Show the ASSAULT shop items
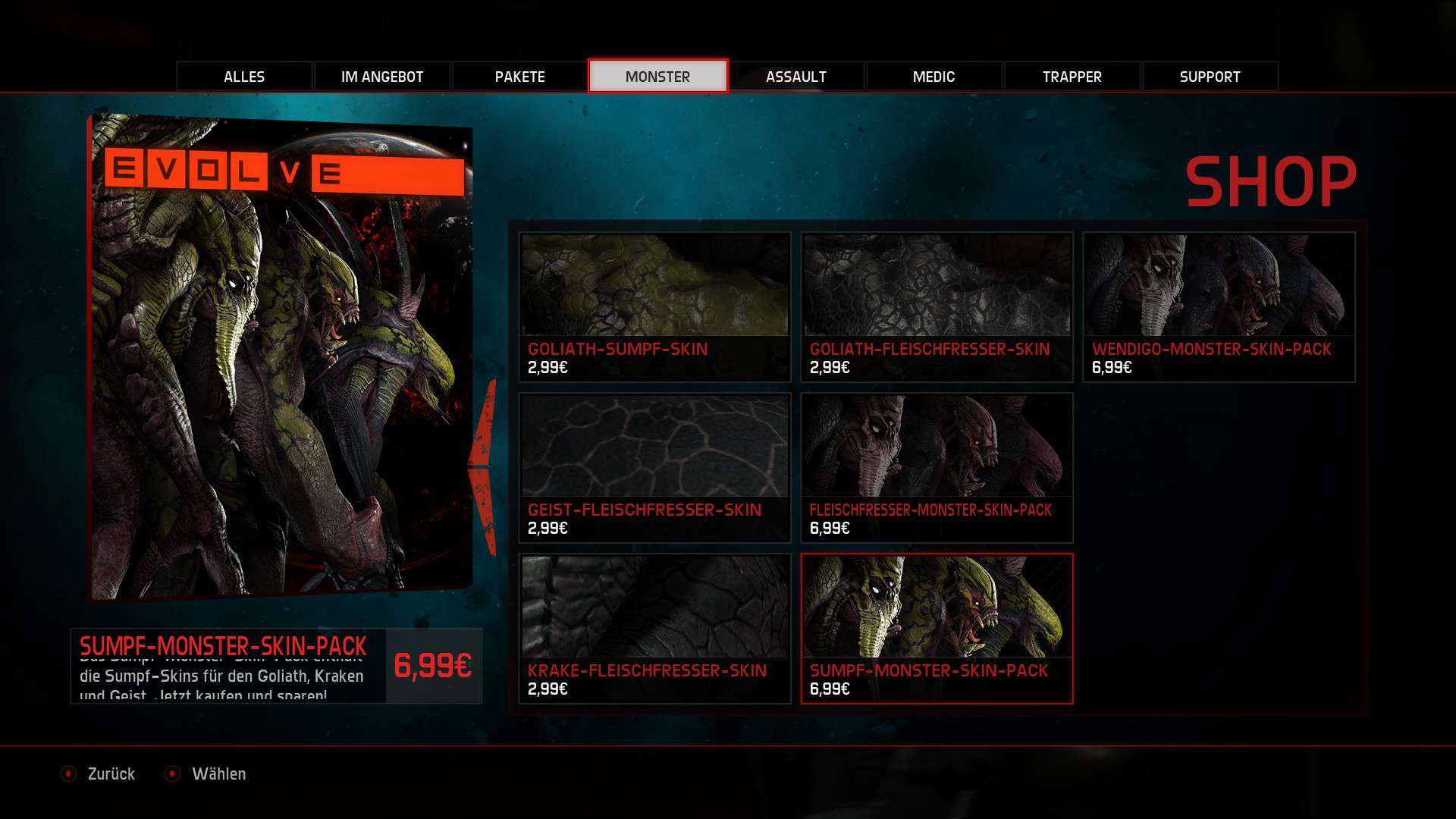1456x819 pixels. point(796,77)
